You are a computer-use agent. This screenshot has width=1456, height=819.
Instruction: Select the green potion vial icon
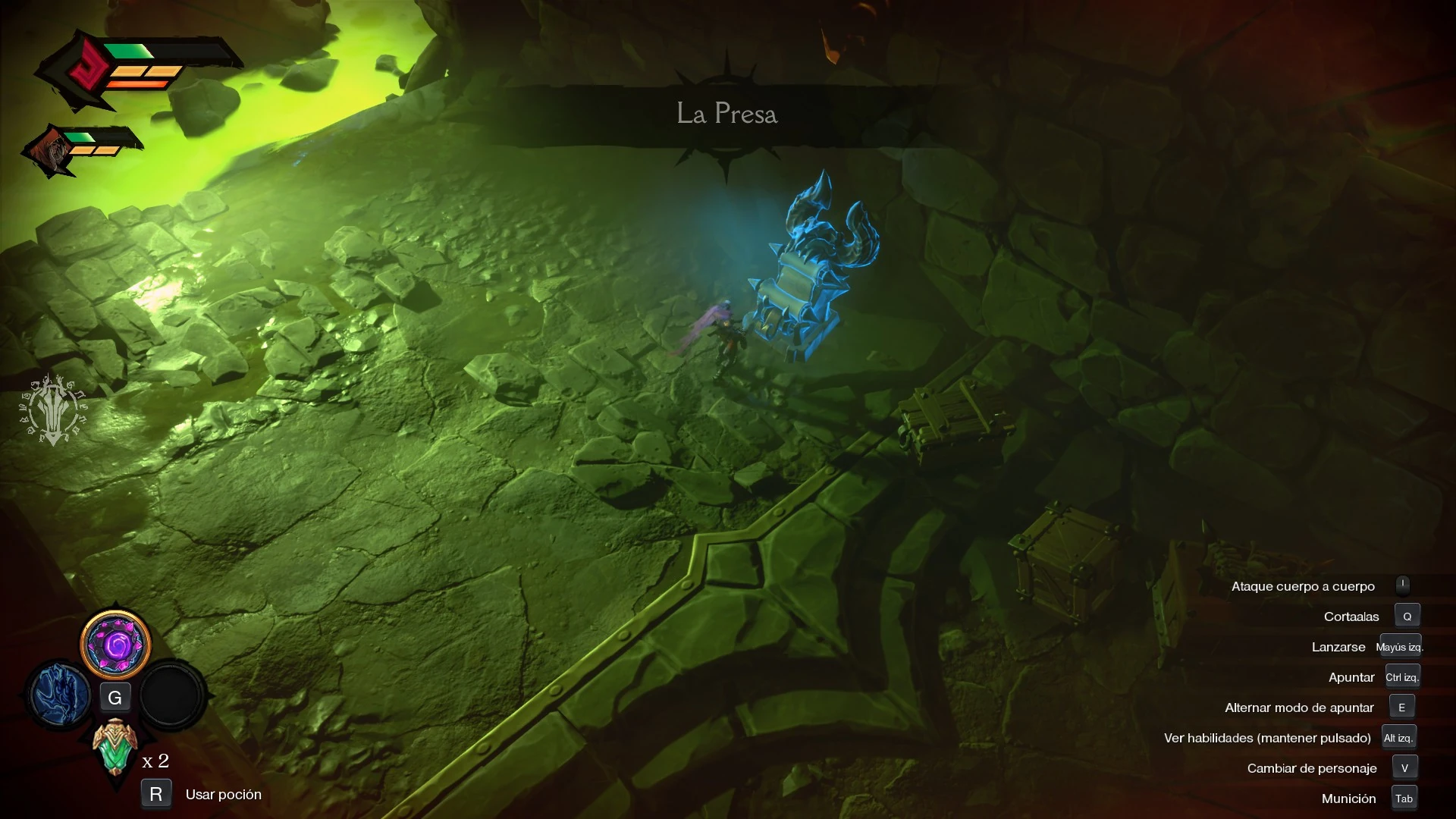pyautogui.click(x=115, y=745)
